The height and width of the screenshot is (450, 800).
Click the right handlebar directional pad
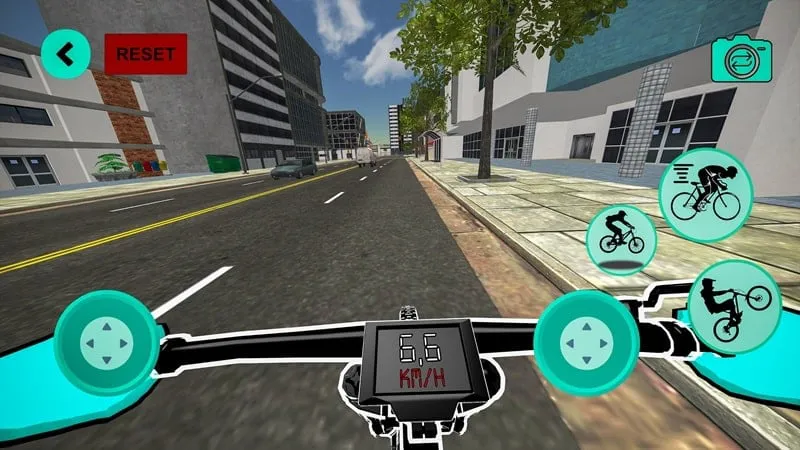tap(586, 341)
